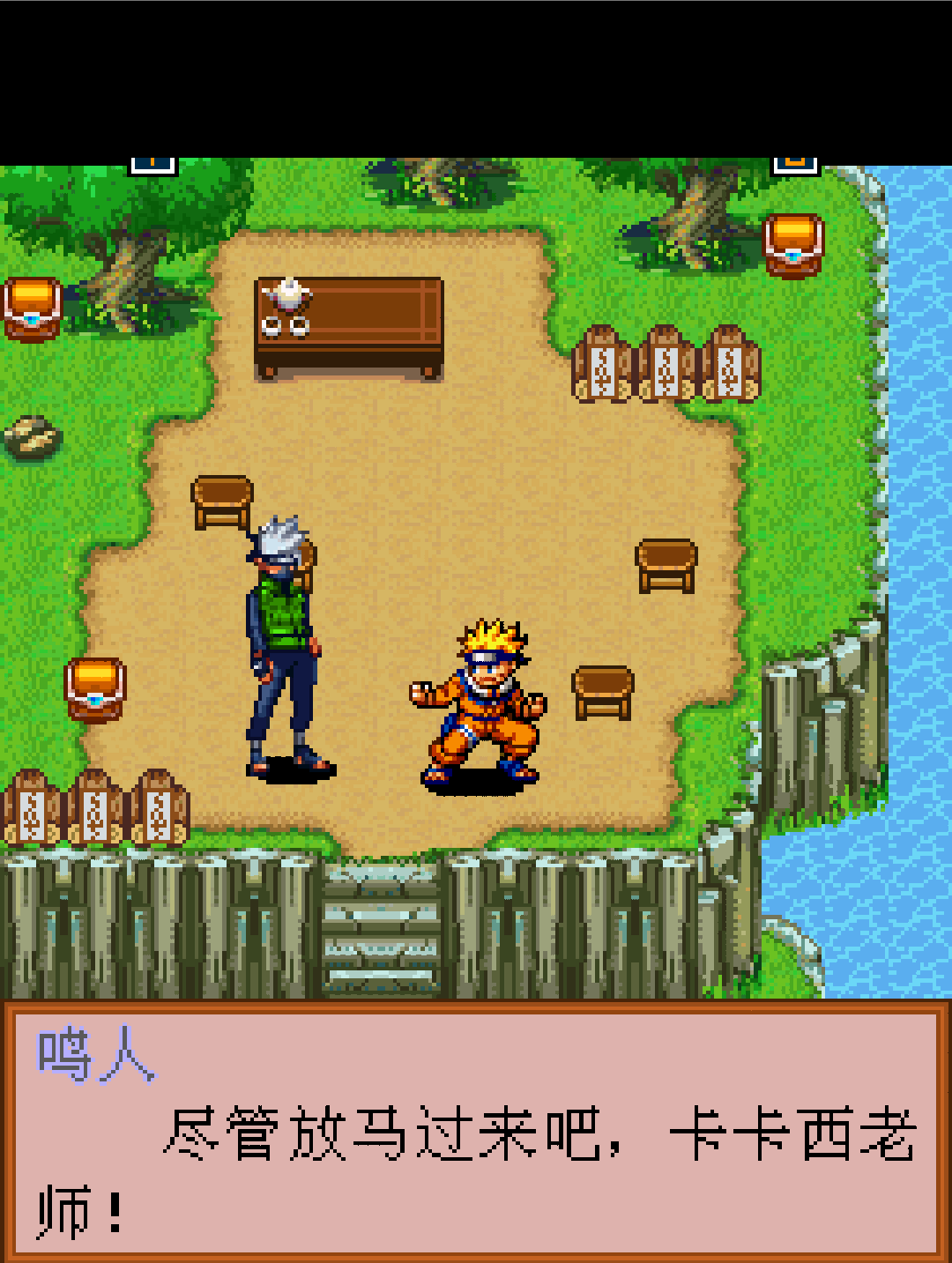Advance Naruto's dialogue text box
The width and height of the screenshot is (952, 1263).
tap(476, 1133)
